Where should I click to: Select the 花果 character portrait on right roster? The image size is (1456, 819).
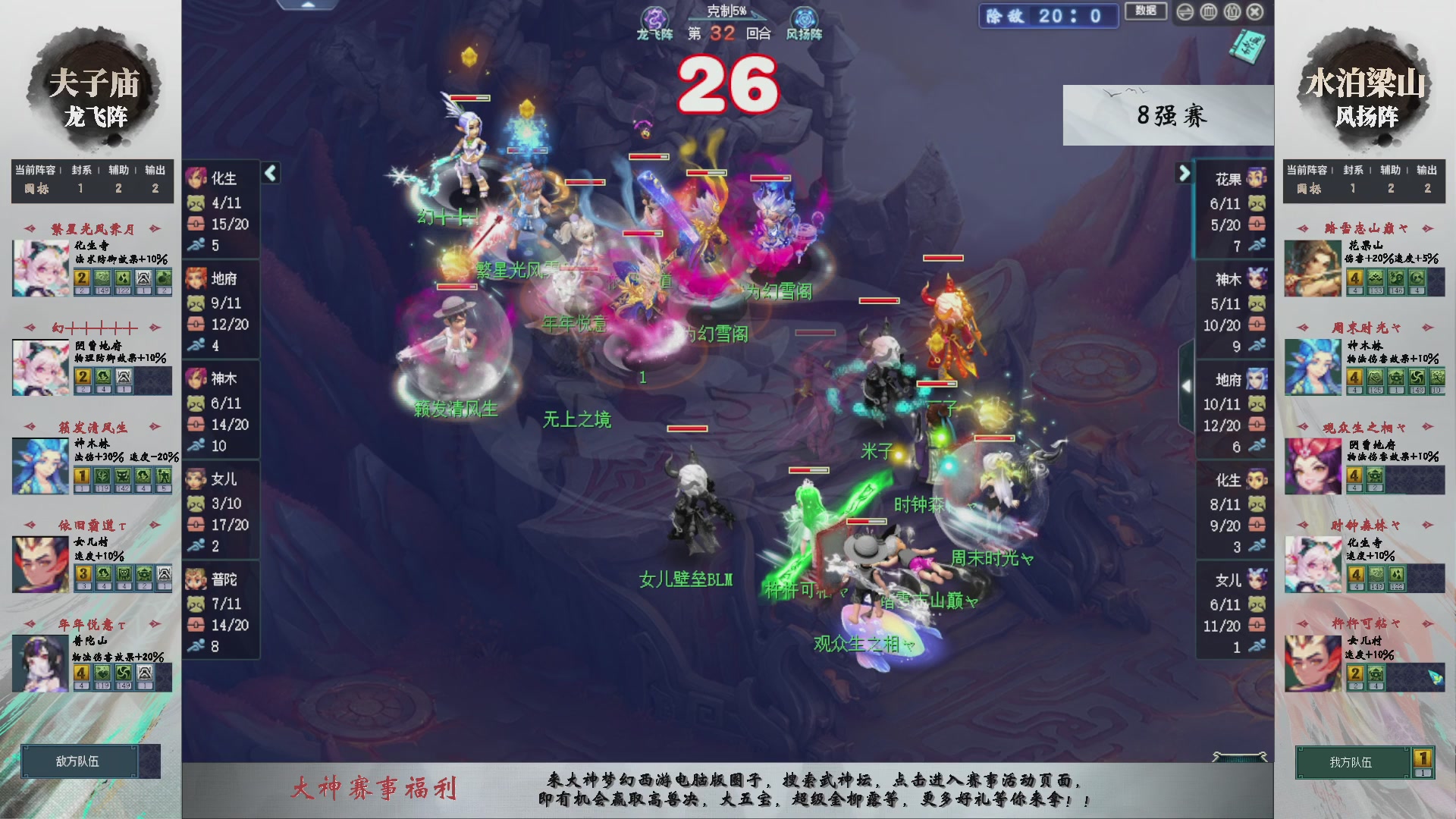[x=1255, y=178]
